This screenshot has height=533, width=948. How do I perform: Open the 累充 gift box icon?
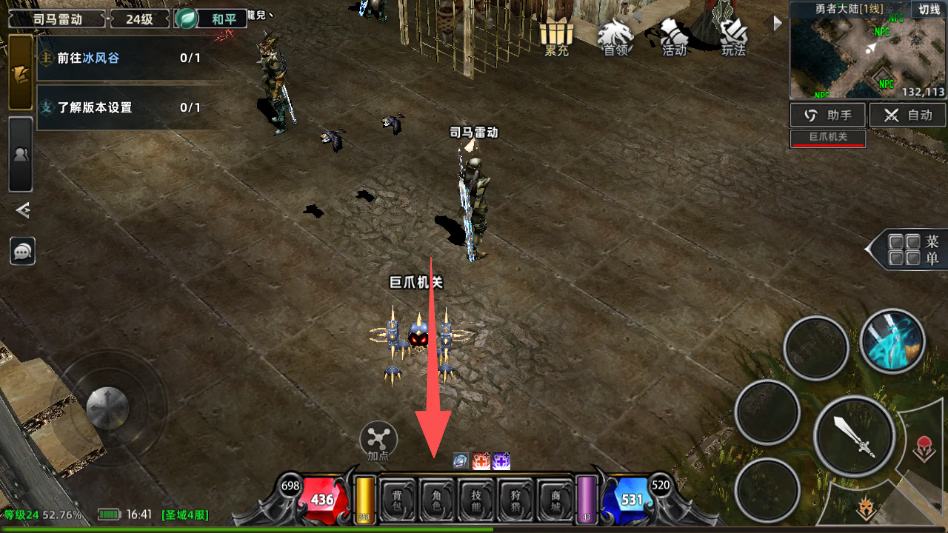point(556,36)
